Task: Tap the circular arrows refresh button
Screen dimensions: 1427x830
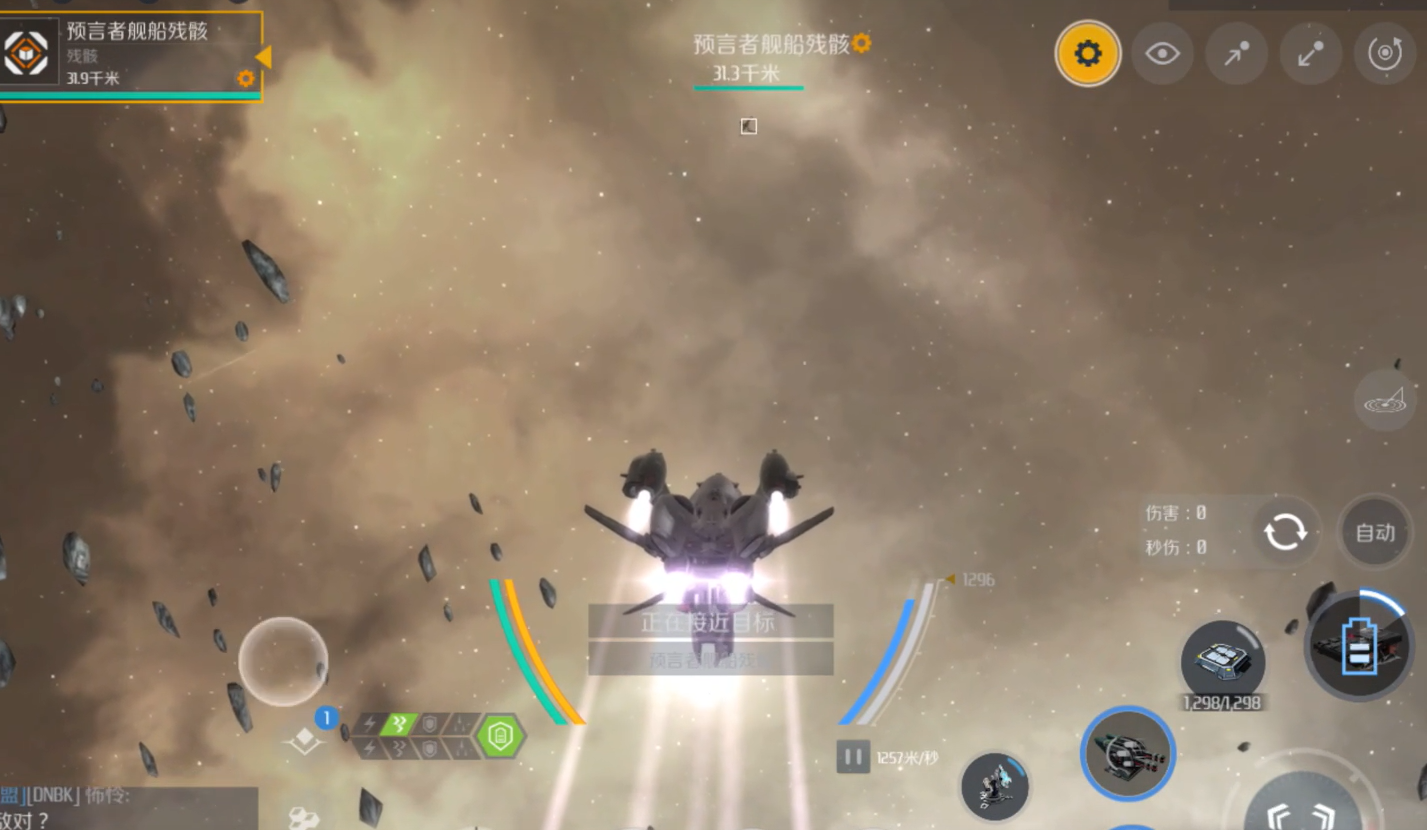Action: 1285,532
